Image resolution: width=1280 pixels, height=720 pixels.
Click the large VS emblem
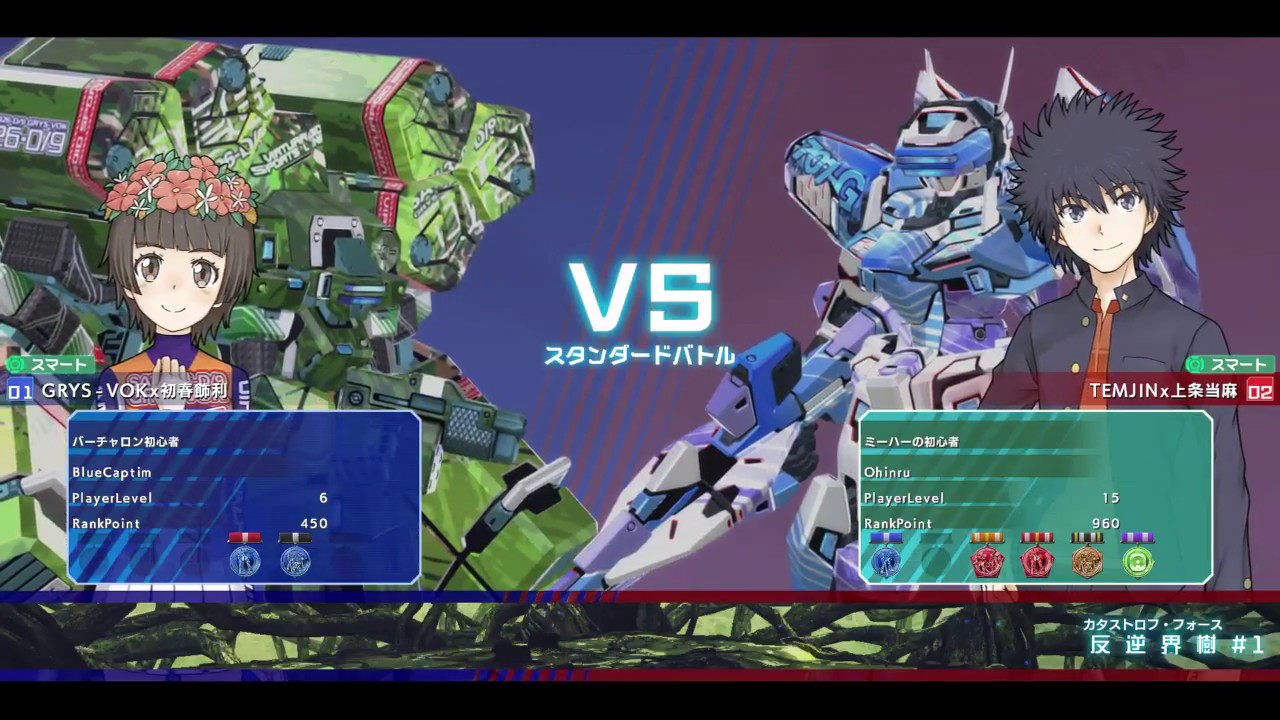pos(640,297)
